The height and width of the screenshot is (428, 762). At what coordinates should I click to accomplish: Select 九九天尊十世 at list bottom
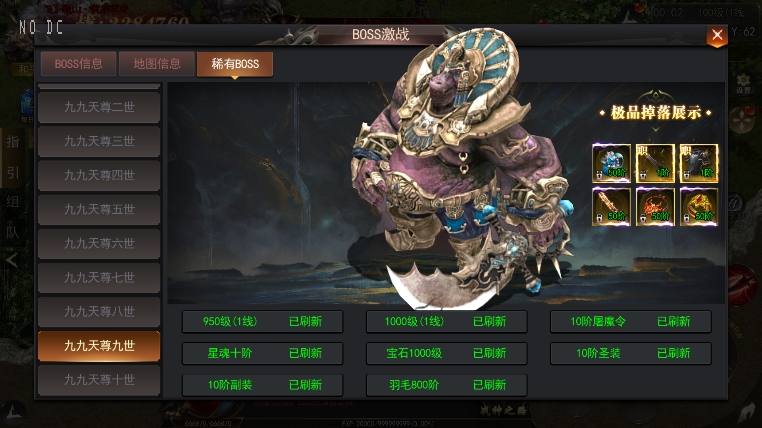click(x=99, y=380)
